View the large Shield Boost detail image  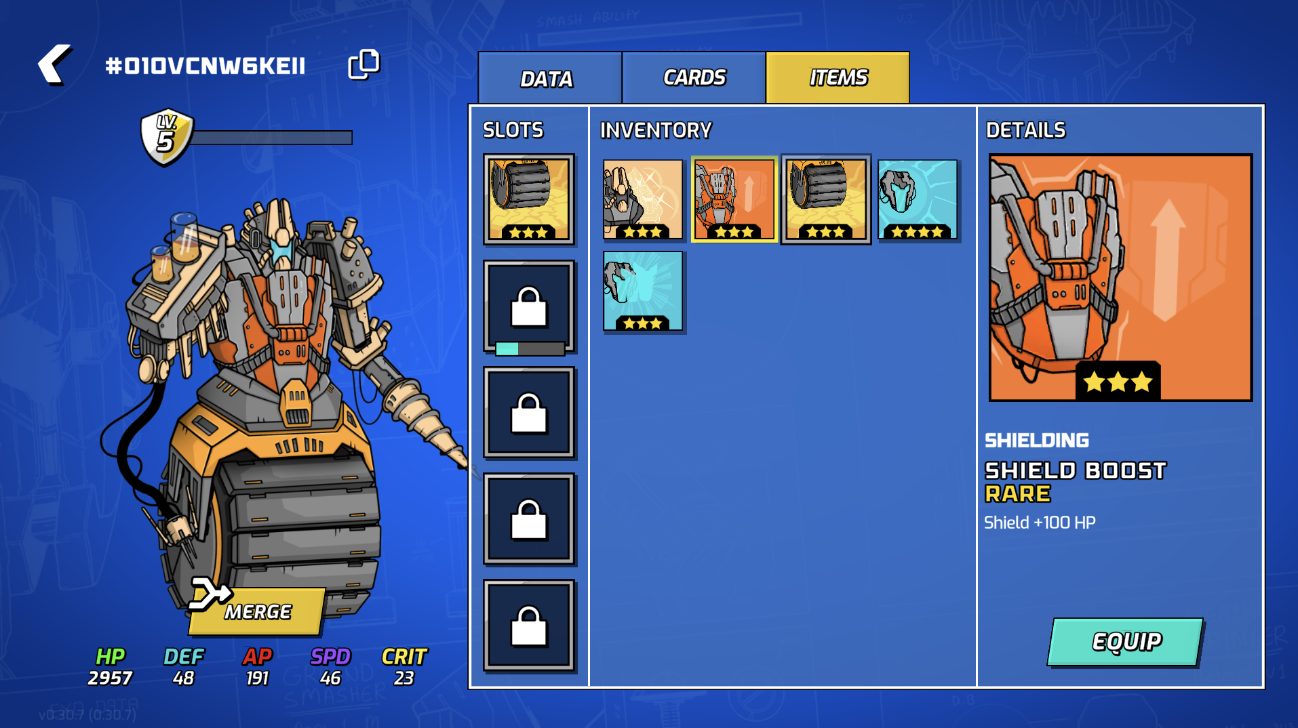tap(1120, 278)
